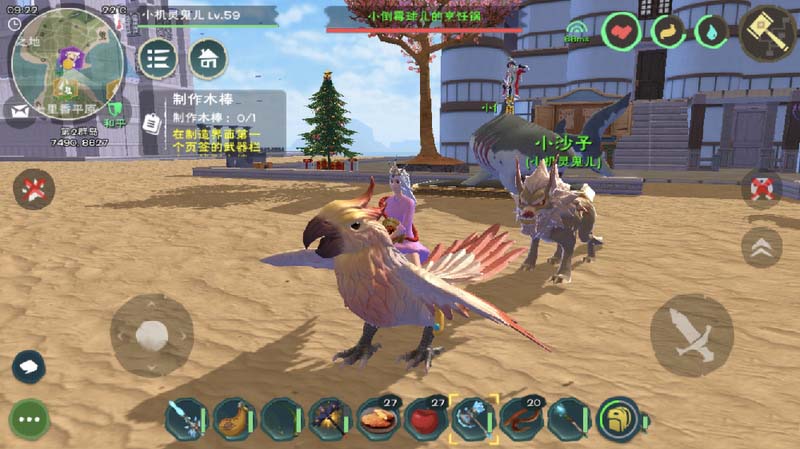Tap the red-white lifebuoy button
800x449 pixels.
[762, 188]
